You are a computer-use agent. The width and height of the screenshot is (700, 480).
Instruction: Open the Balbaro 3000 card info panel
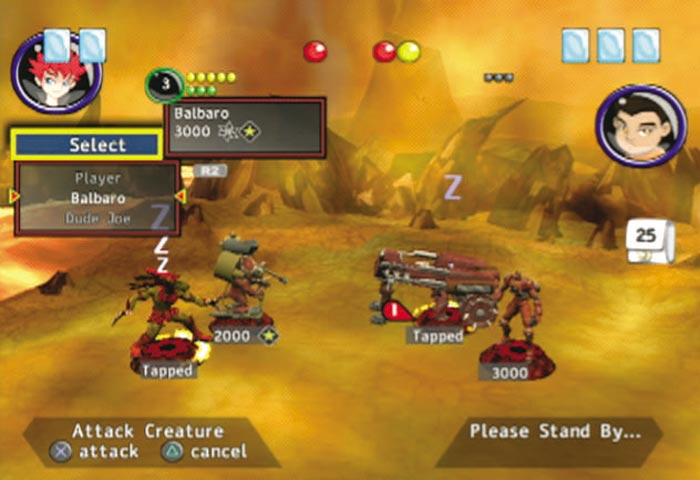245,127
